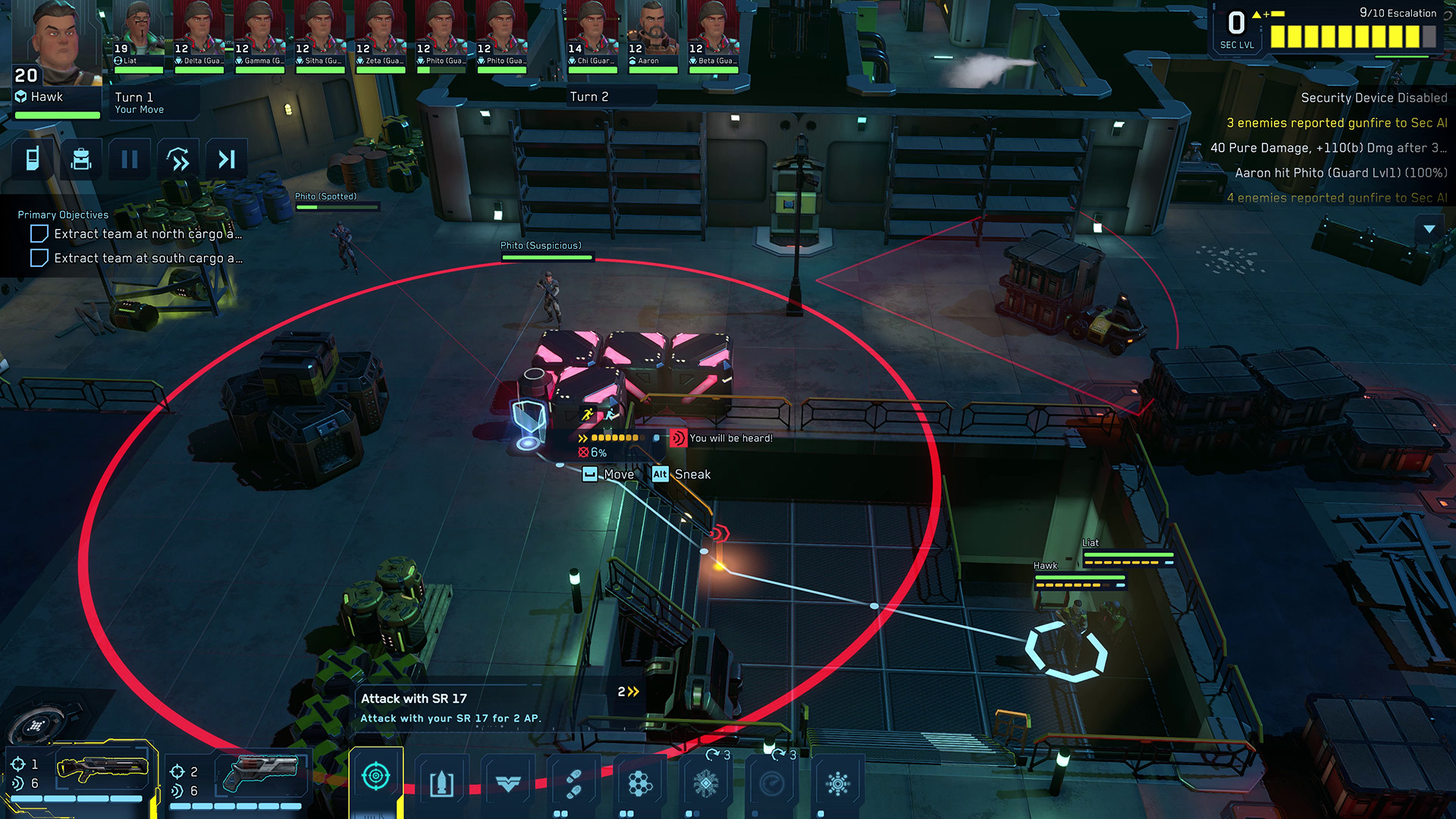
Task: Equip the primary SR 17 rifle slot
Action: 102,770
